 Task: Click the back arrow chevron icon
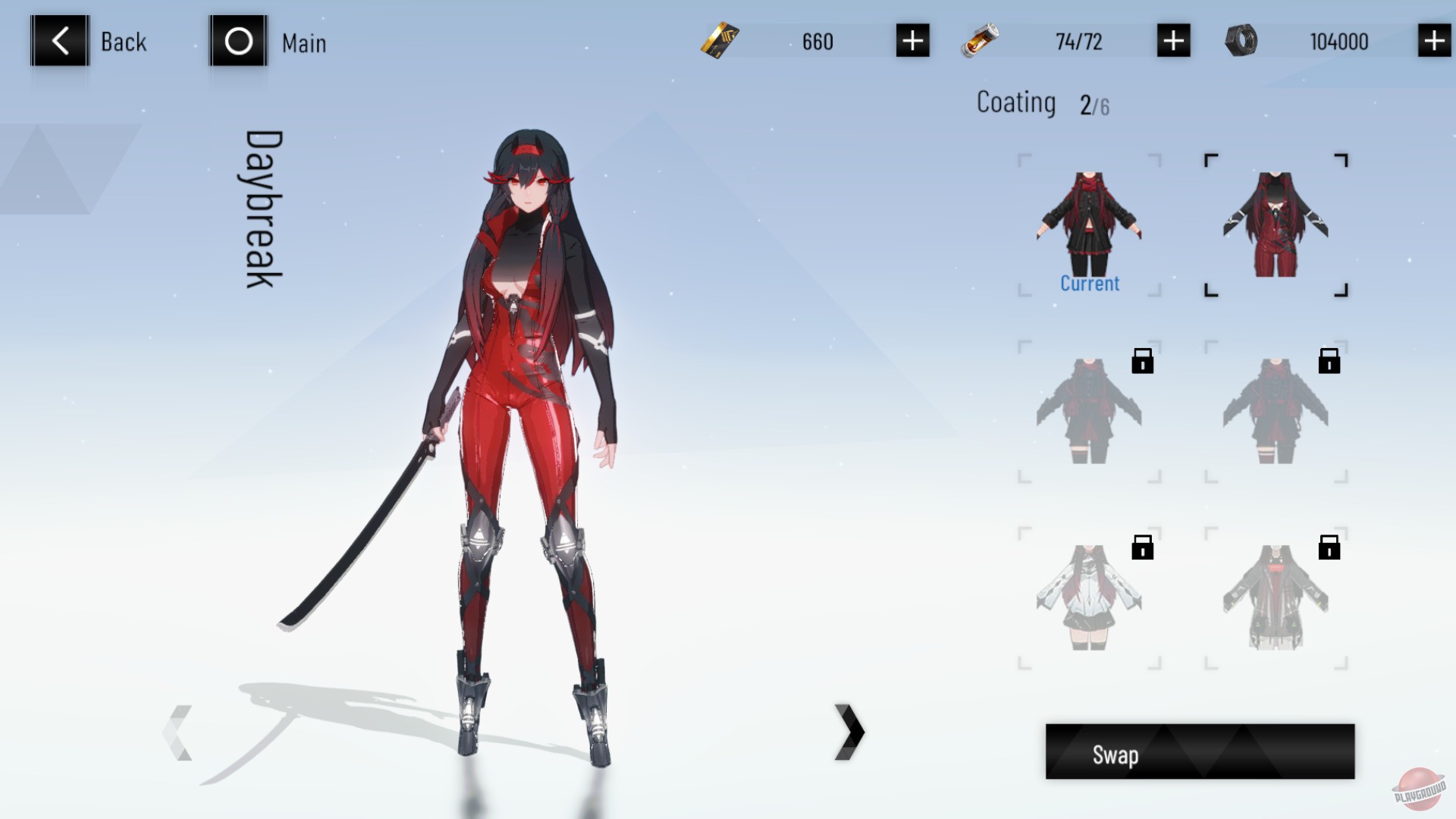[58, 40]
